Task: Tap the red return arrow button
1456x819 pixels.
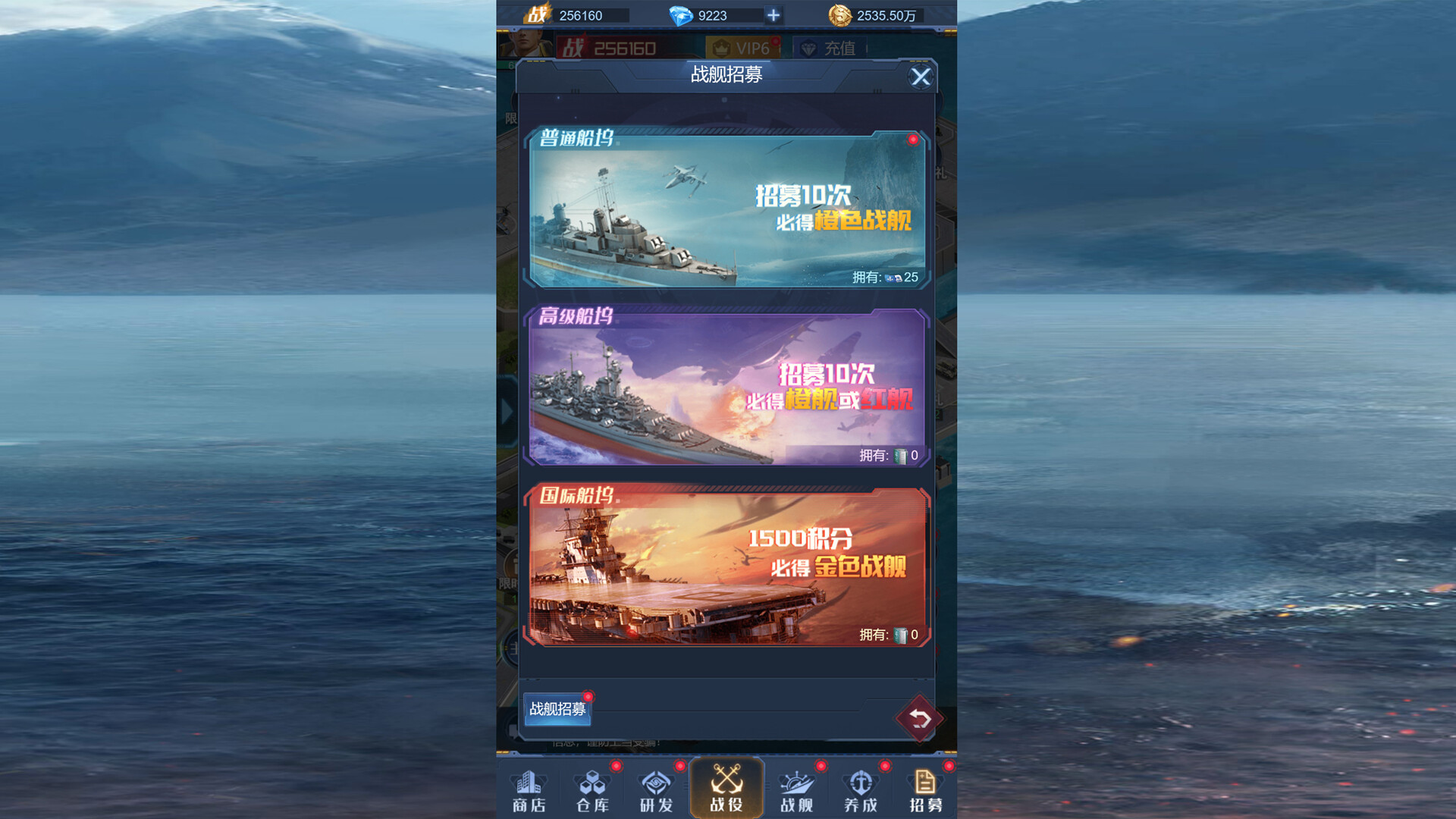Action: coord(919,719)
